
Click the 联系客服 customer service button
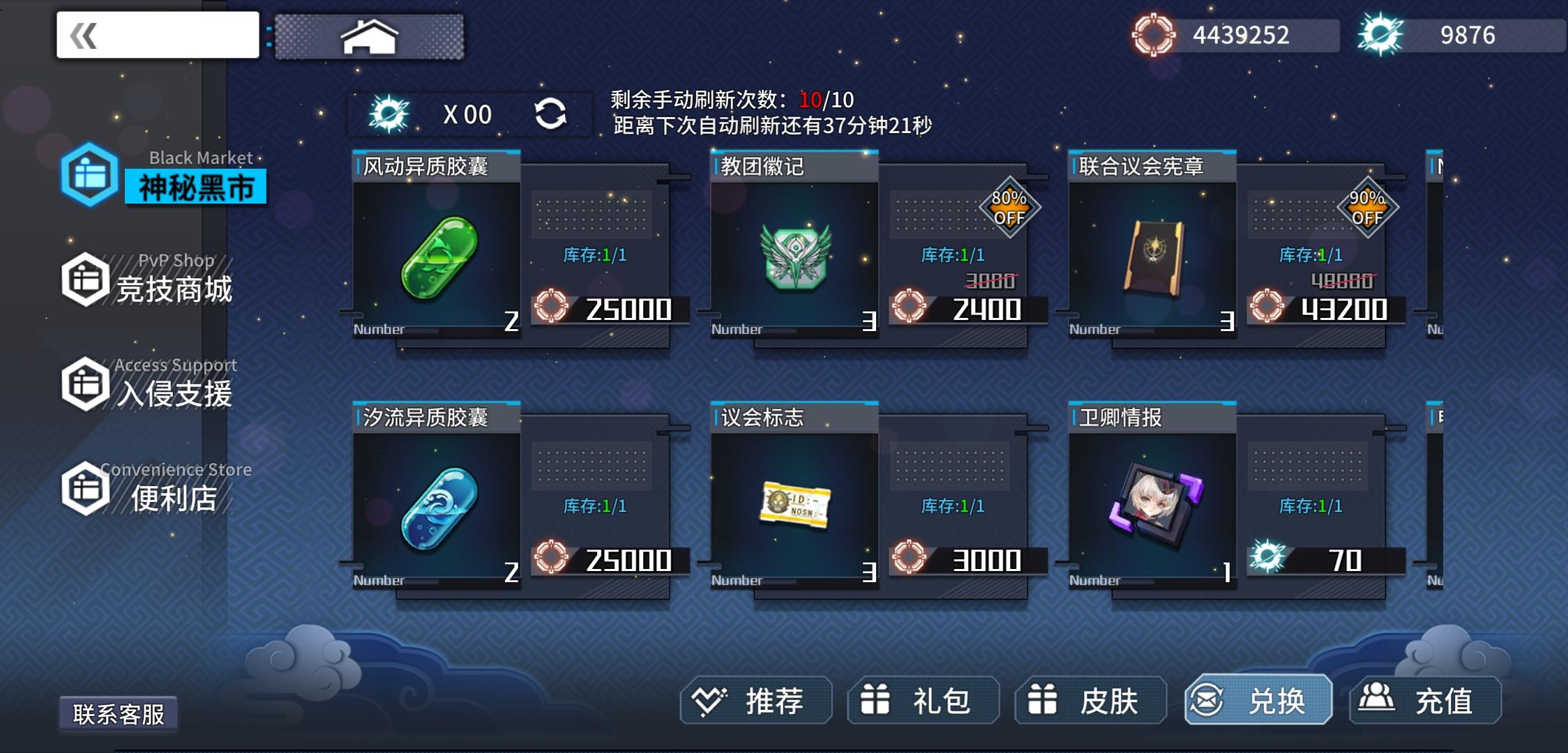(x=120, y=713)
